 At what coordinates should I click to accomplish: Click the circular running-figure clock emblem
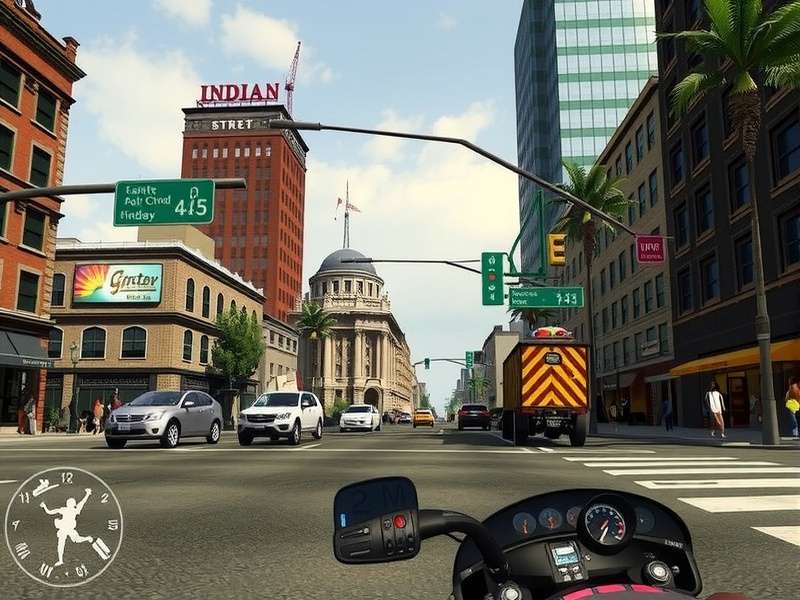(x=63, y=526)
